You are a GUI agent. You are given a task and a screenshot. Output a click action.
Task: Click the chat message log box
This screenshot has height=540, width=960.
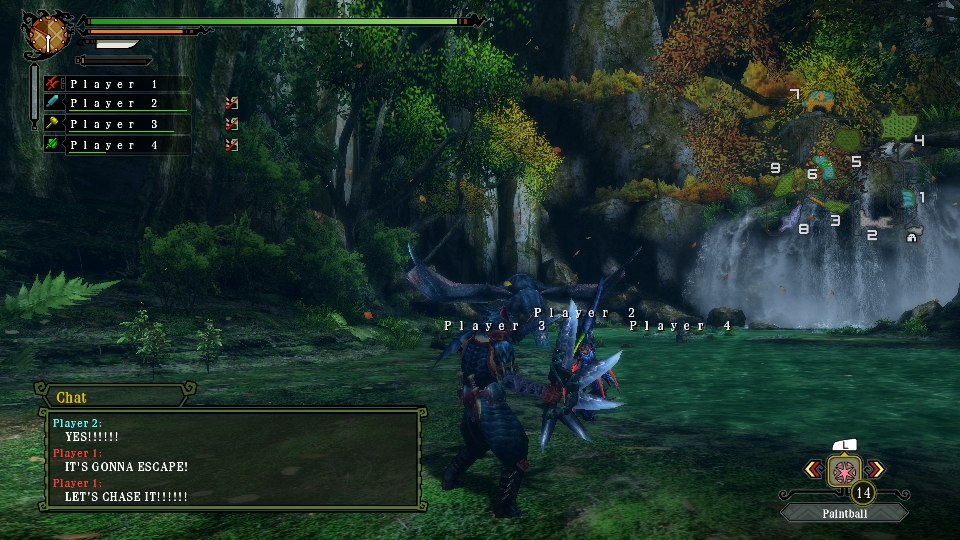tap(231, 459)
